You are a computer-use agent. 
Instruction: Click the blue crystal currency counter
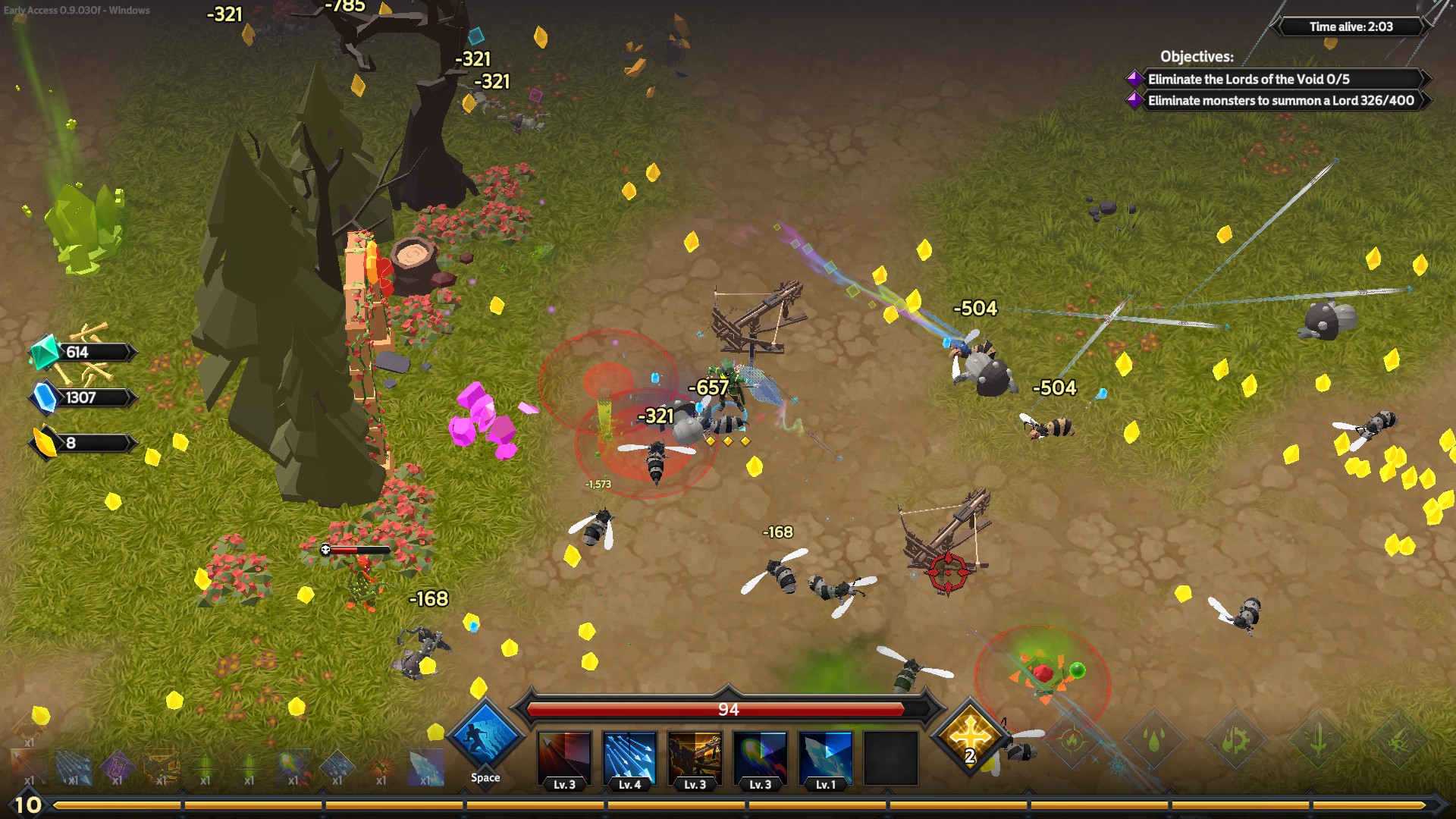[82, 397]
